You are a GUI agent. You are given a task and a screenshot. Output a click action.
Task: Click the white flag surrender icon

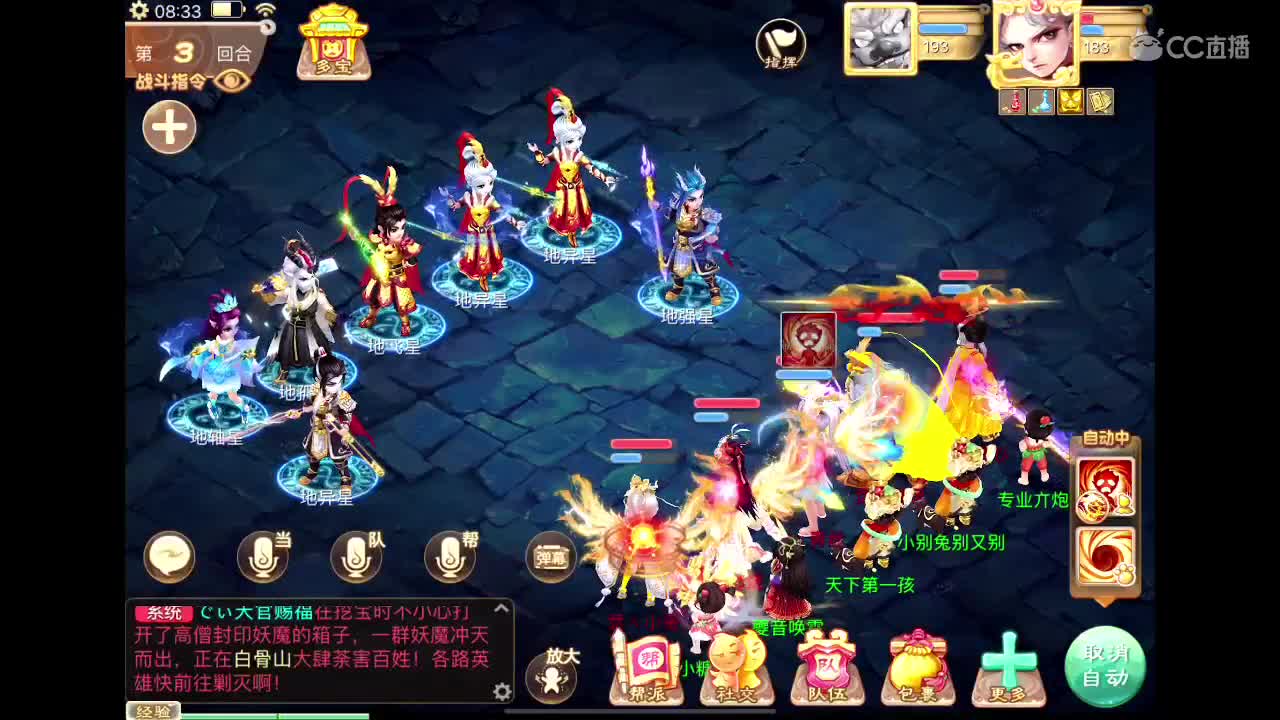780,42
